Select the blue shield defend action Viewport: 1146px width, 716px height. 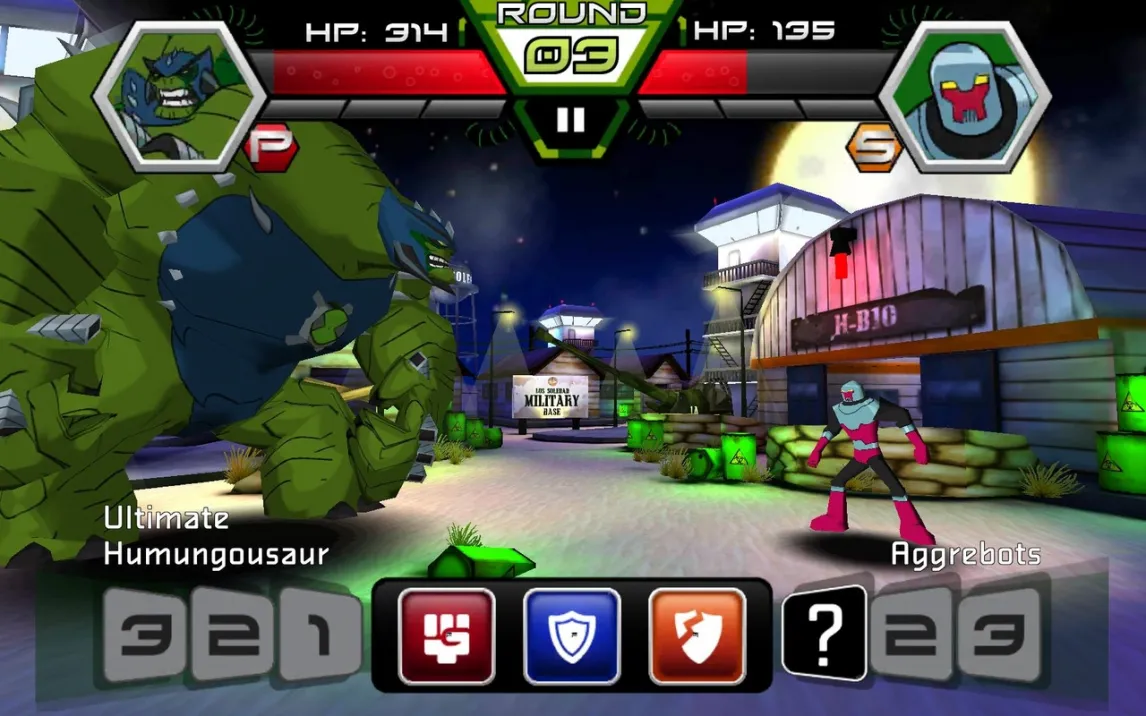pyautogui.click(x=572, y=635)
